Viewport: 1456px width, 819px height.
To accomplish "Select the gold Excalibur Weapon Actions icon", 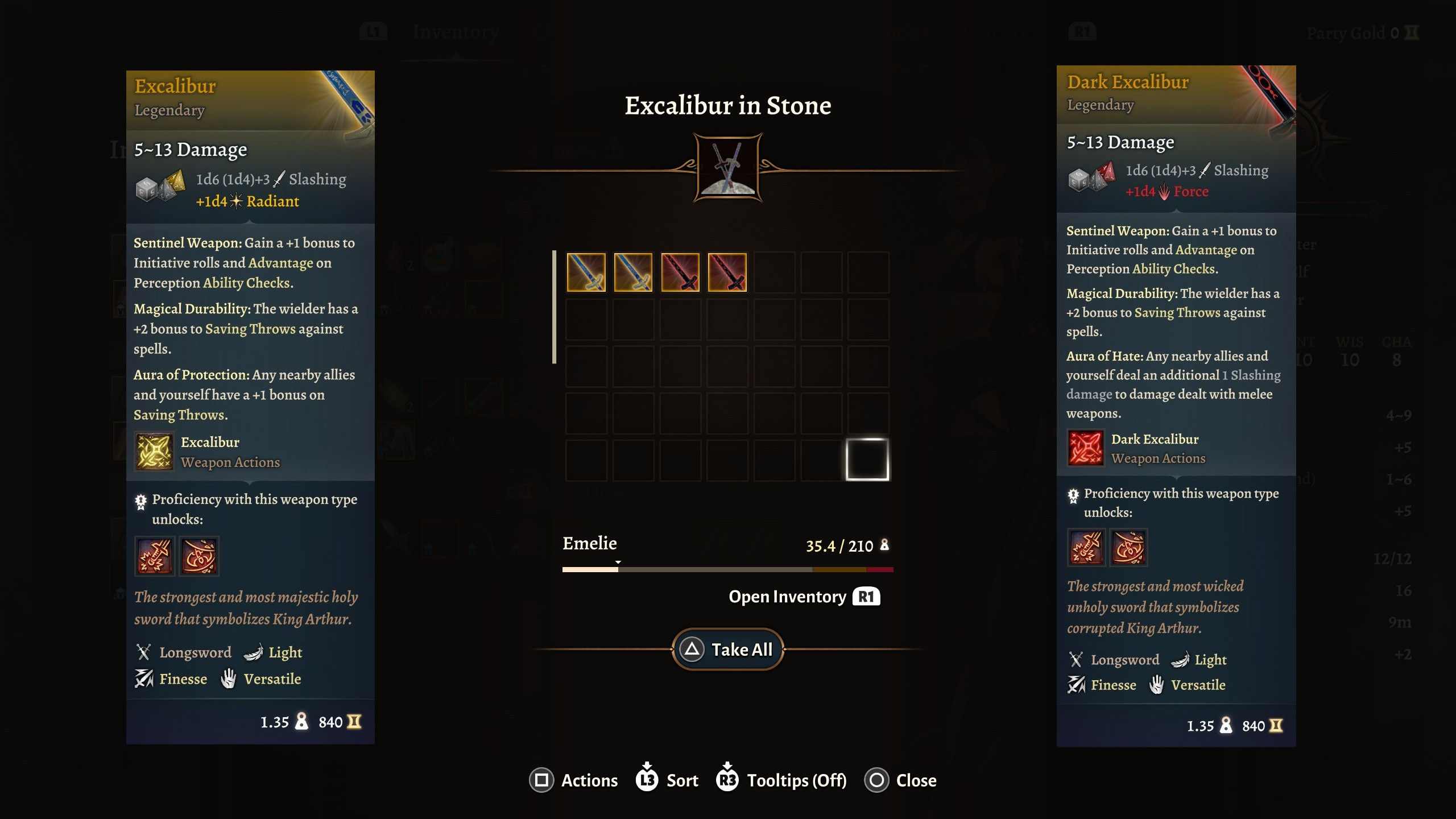I will [154, 452].
